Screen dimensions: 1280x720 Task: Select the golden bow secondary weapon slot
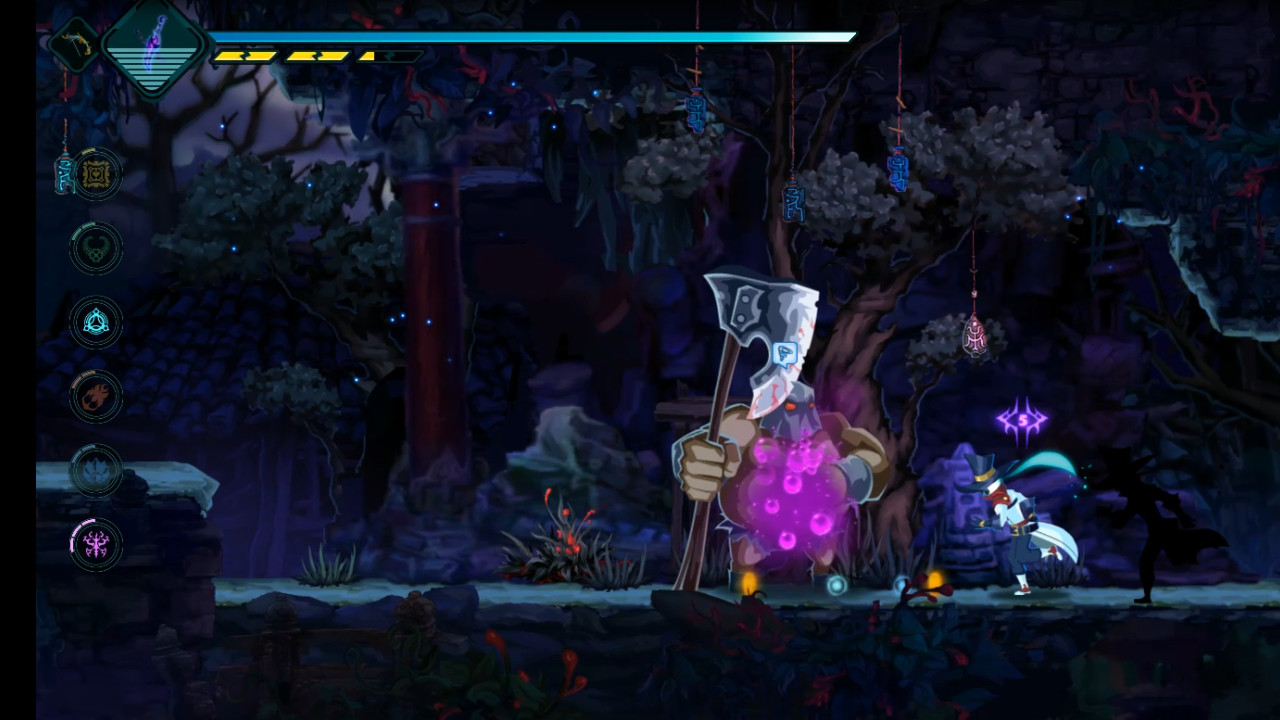click(x=74, y=44)
